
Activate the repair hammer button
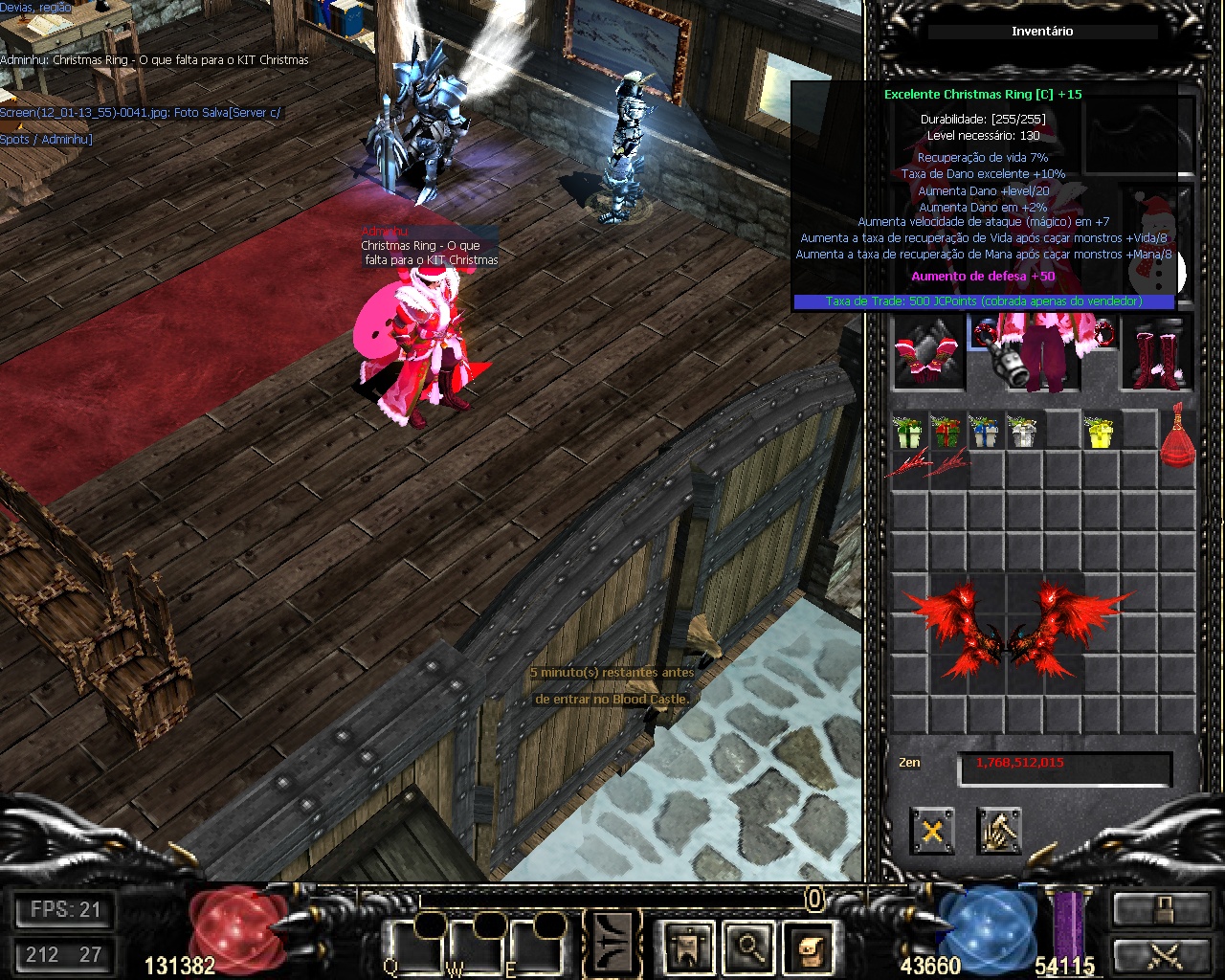tap(999, 831)
